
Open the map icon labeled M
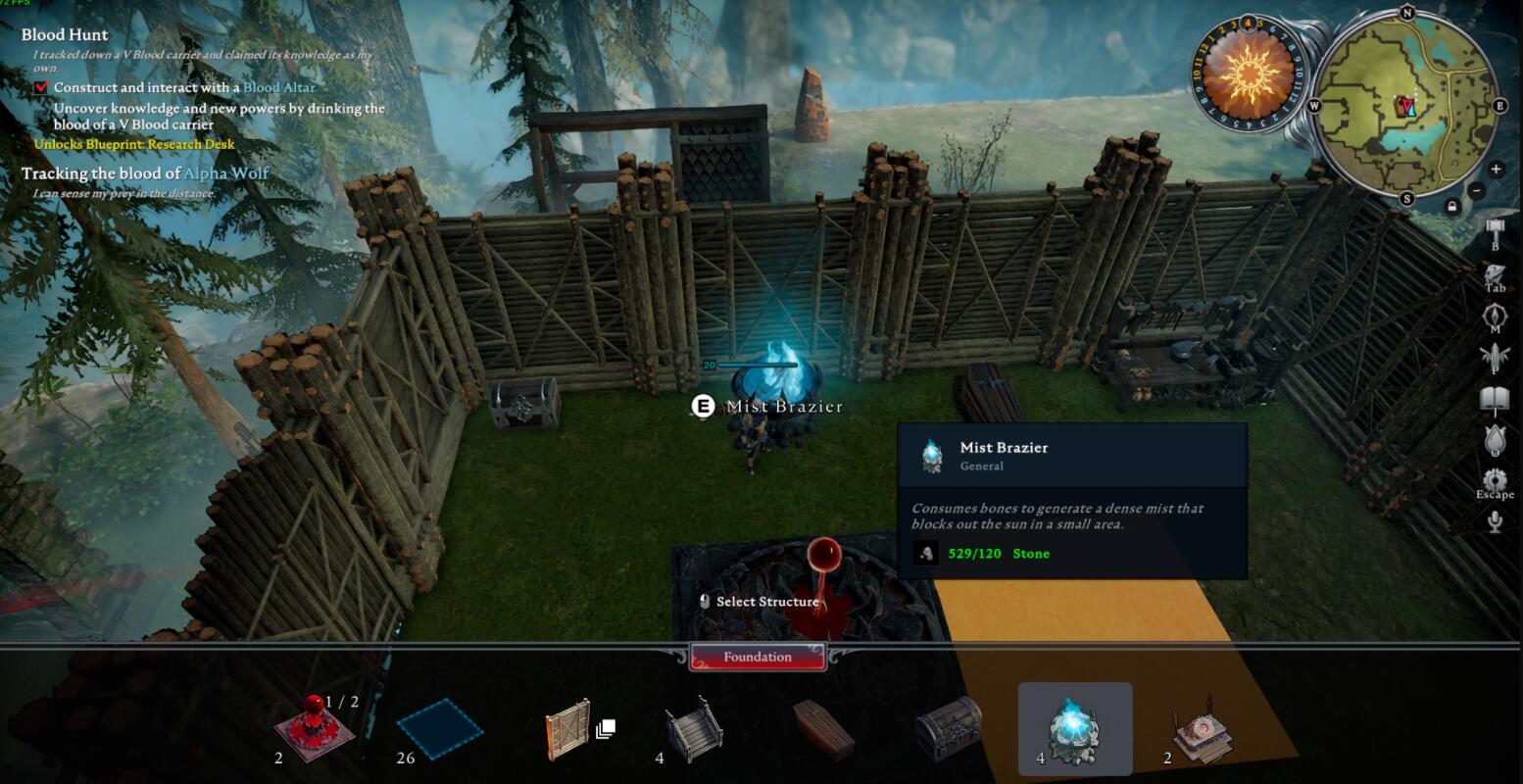click(1495, 317)
